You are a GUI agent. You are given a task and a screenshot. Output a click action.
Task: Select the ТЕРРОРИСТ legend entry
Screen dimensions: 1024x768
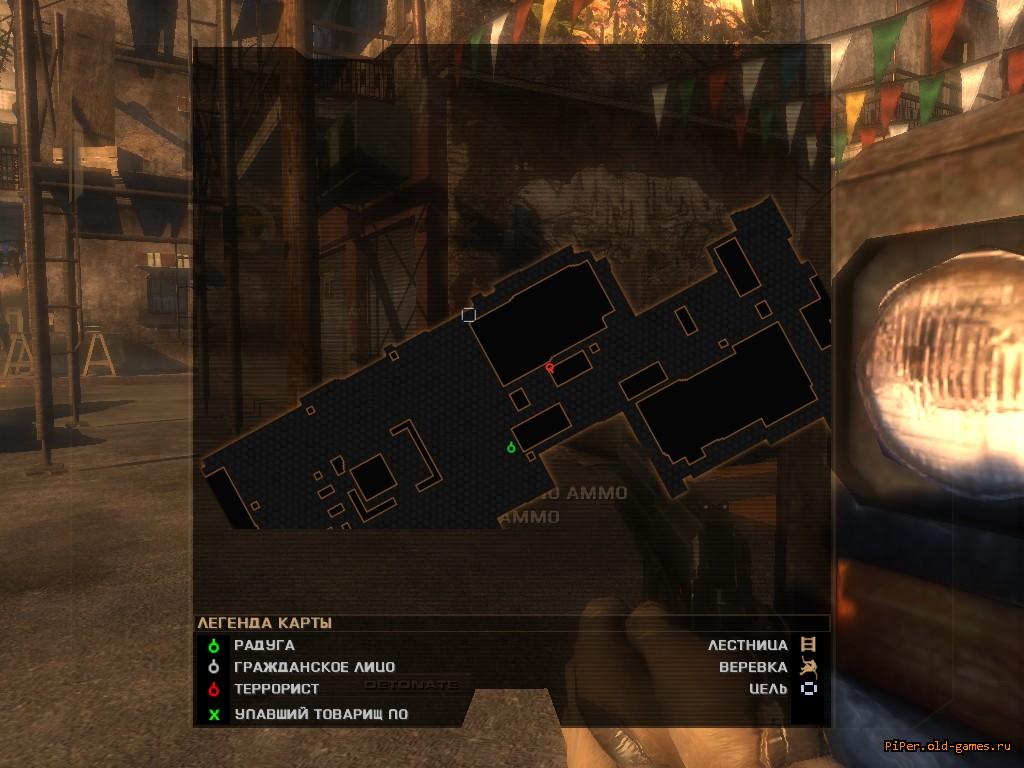click(276, 689)
